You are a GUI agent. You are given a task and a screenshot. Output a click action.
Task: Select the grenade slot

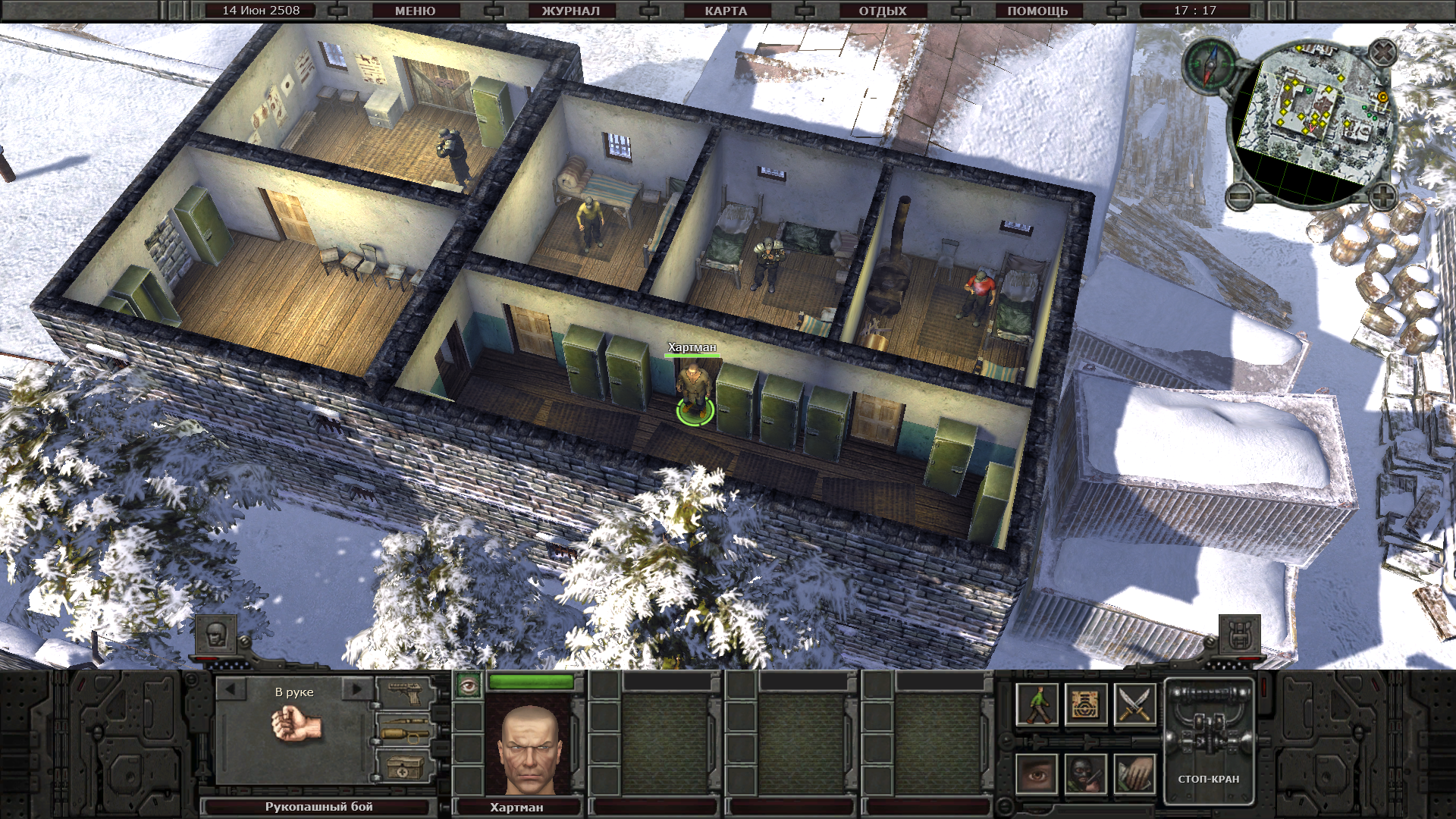(x=405, y=732)
